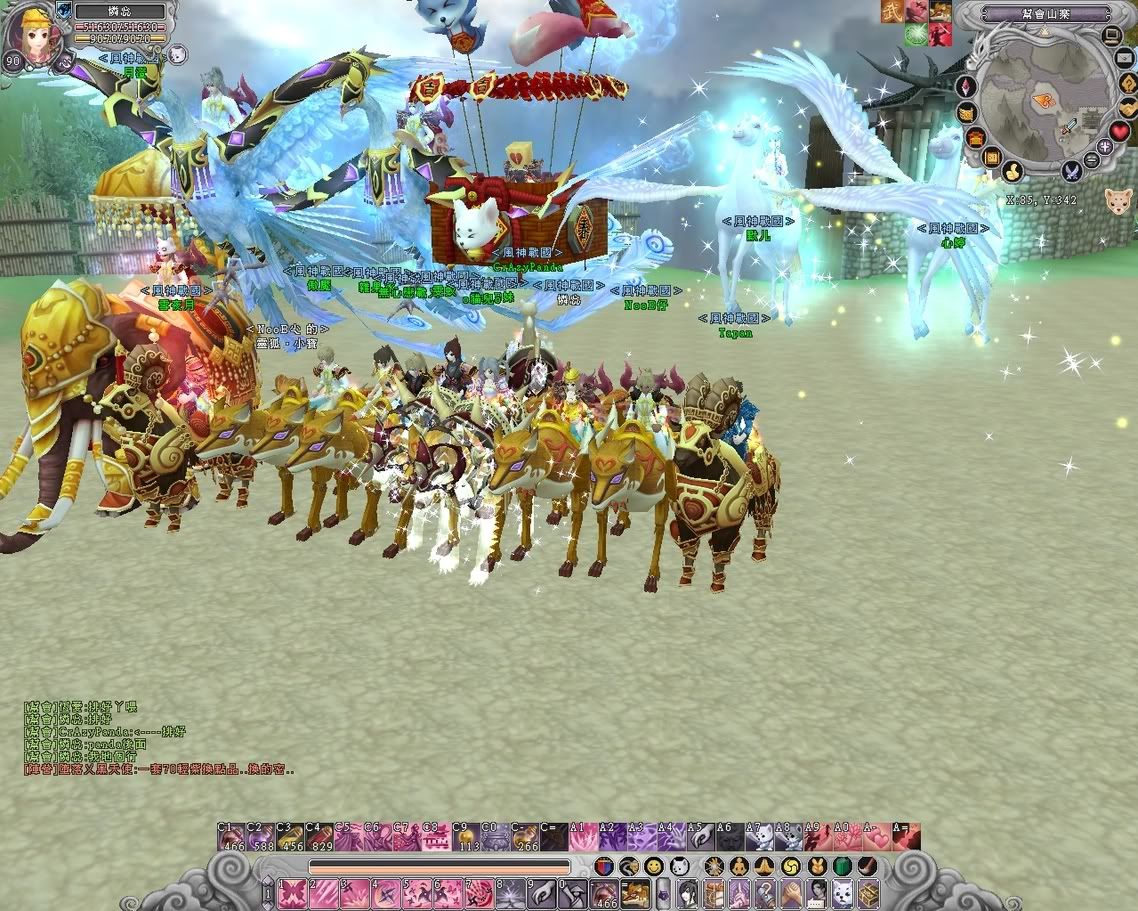This screenshot has height=911, width=1138.
Task: Select the green 武 buff icon's orange tile
Action: click(890, 11)
